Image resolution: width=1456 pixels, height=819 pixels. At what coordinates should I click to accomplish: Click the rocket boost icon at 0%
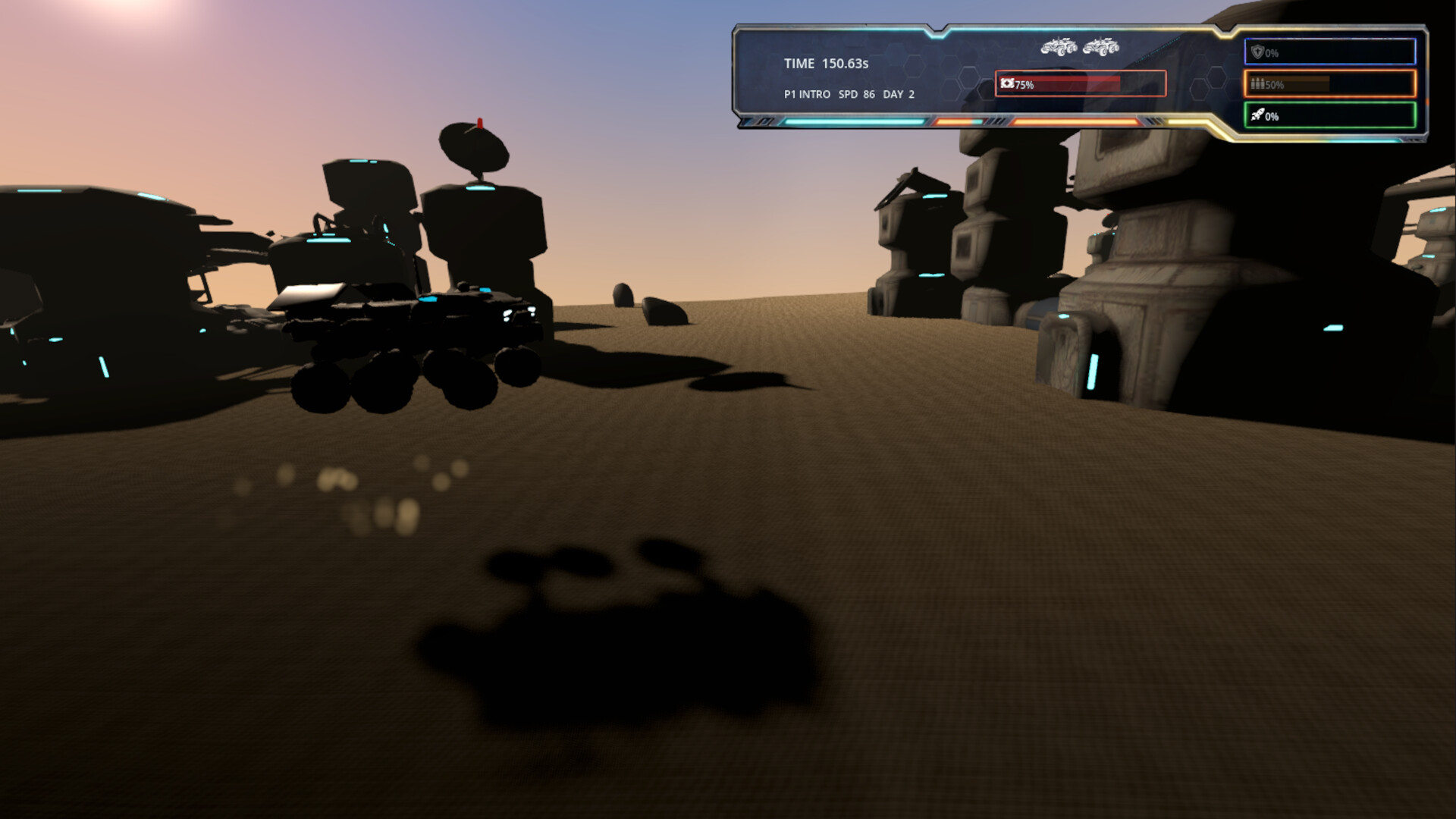pos(1257,116)
